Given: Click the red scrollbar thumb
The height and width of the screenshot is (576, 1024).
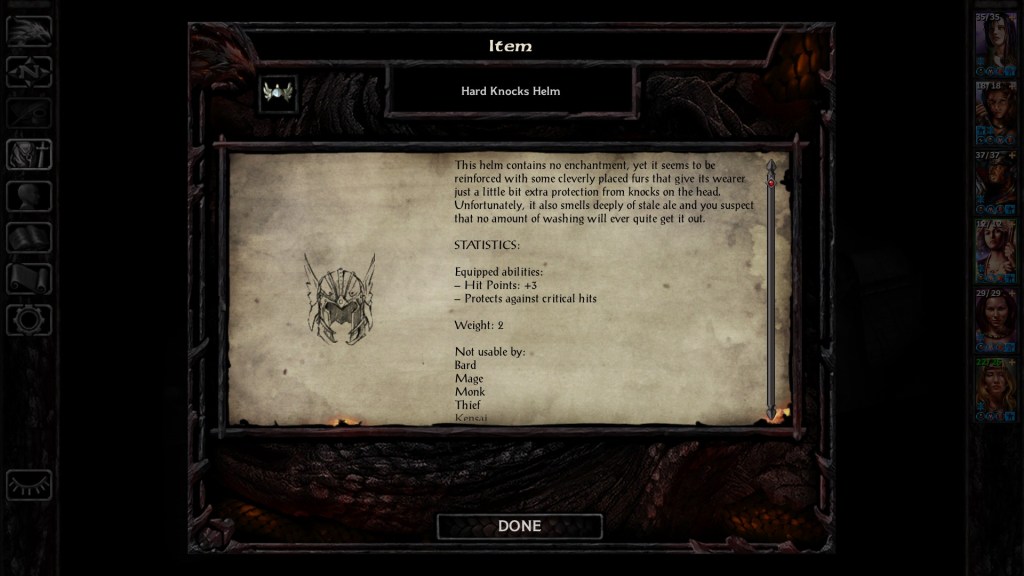Looking at the screenshot, I should point(771,183).
